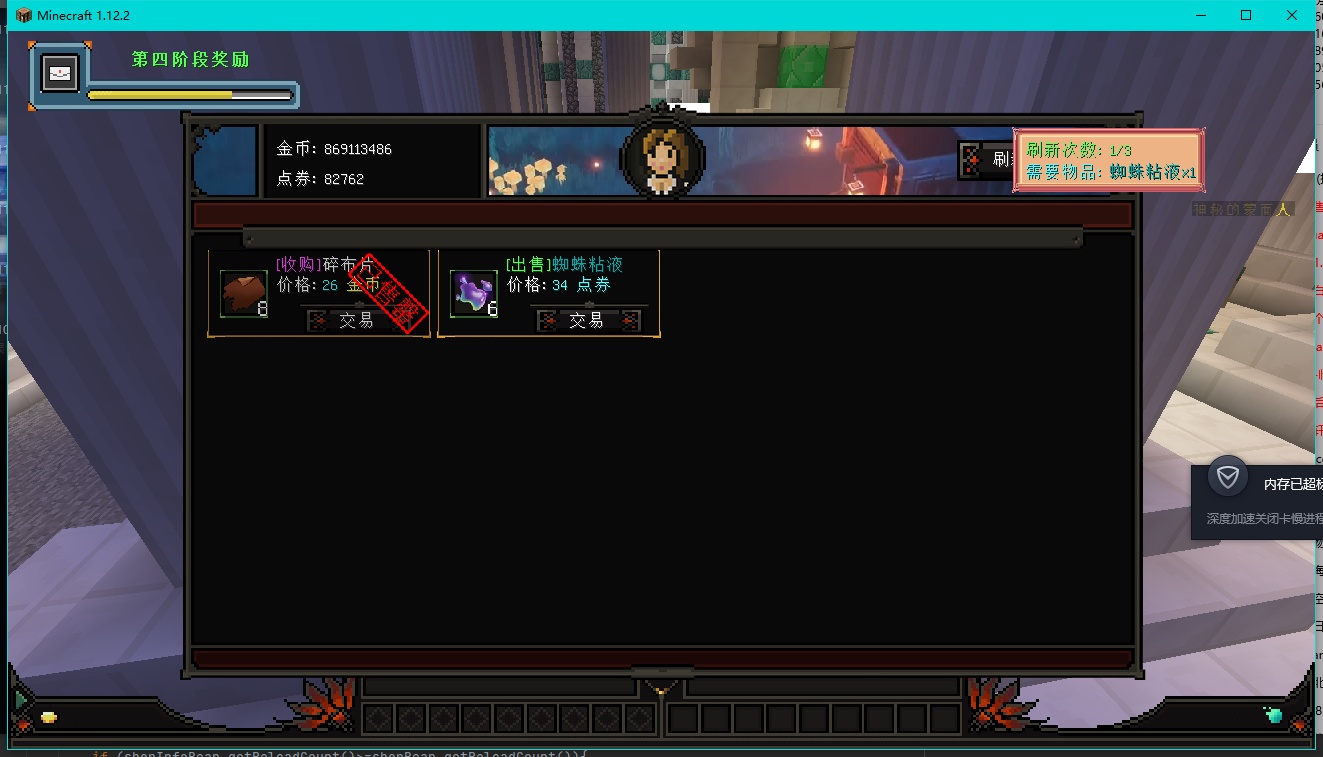Image resolution: width=1323 pixels, height=757 pixels.
Task: Minimize the Minecraft window
Action: 1201,15
